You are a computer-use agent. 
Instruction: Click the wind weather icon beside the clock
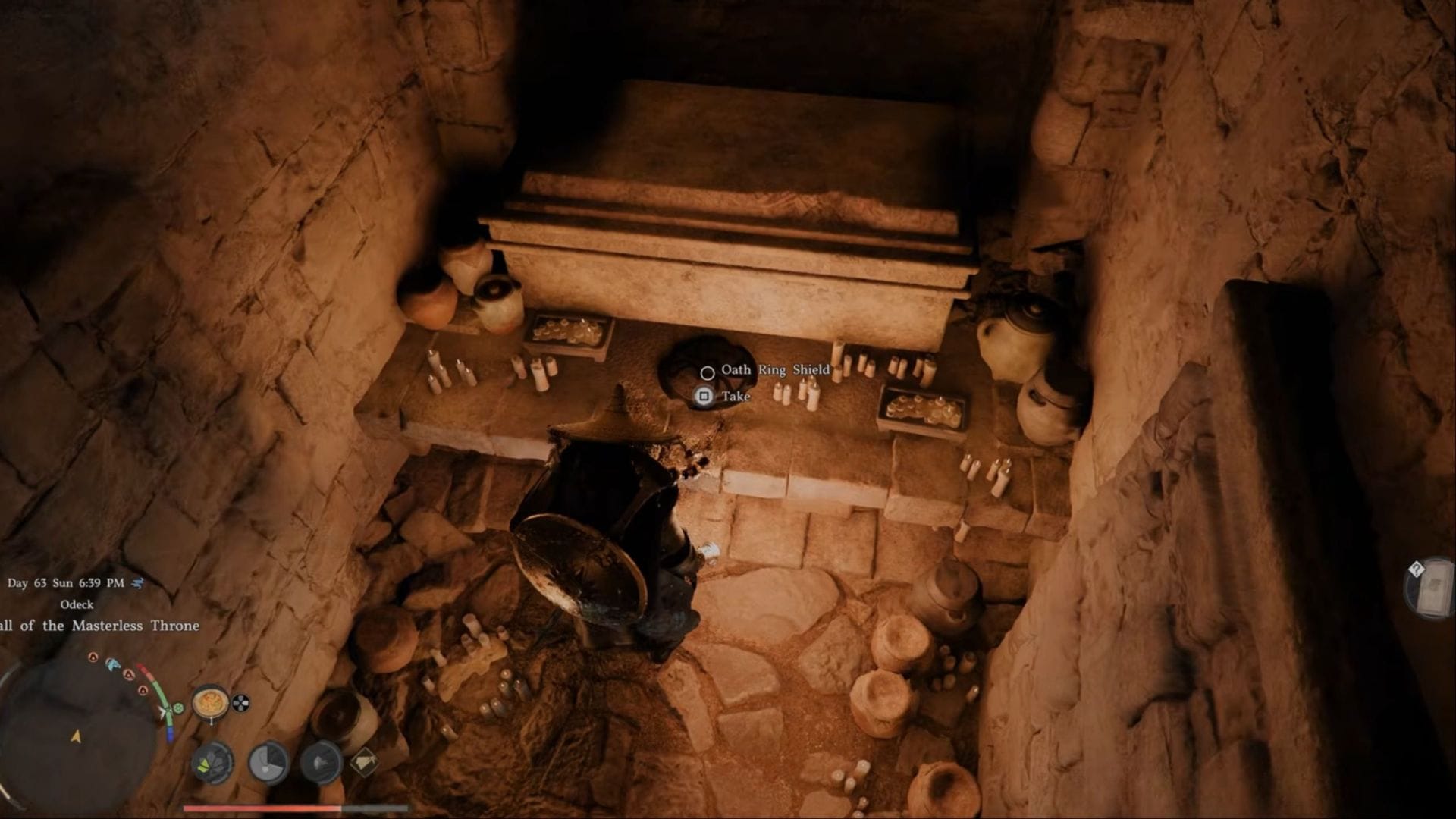(137, 584)
